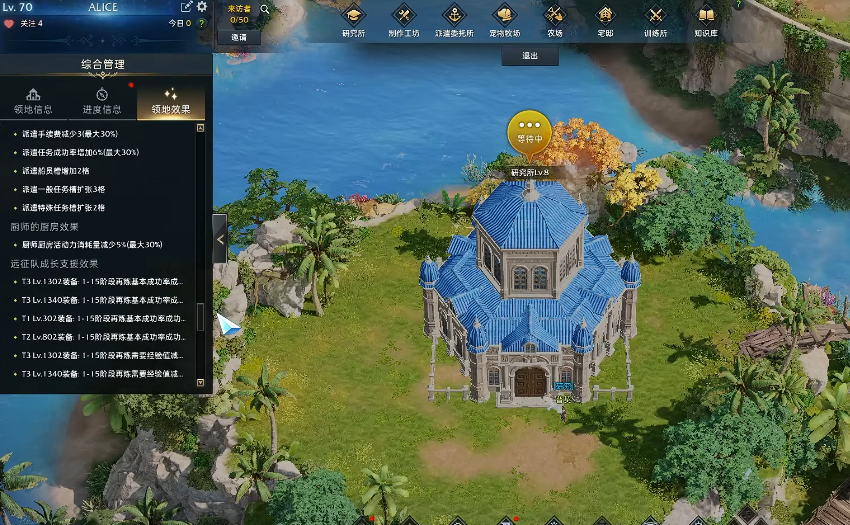The width and height of the screenshot is (850, 525).
Task: Switch to the 进度信息 tab
Action: [x=102, y=101]
